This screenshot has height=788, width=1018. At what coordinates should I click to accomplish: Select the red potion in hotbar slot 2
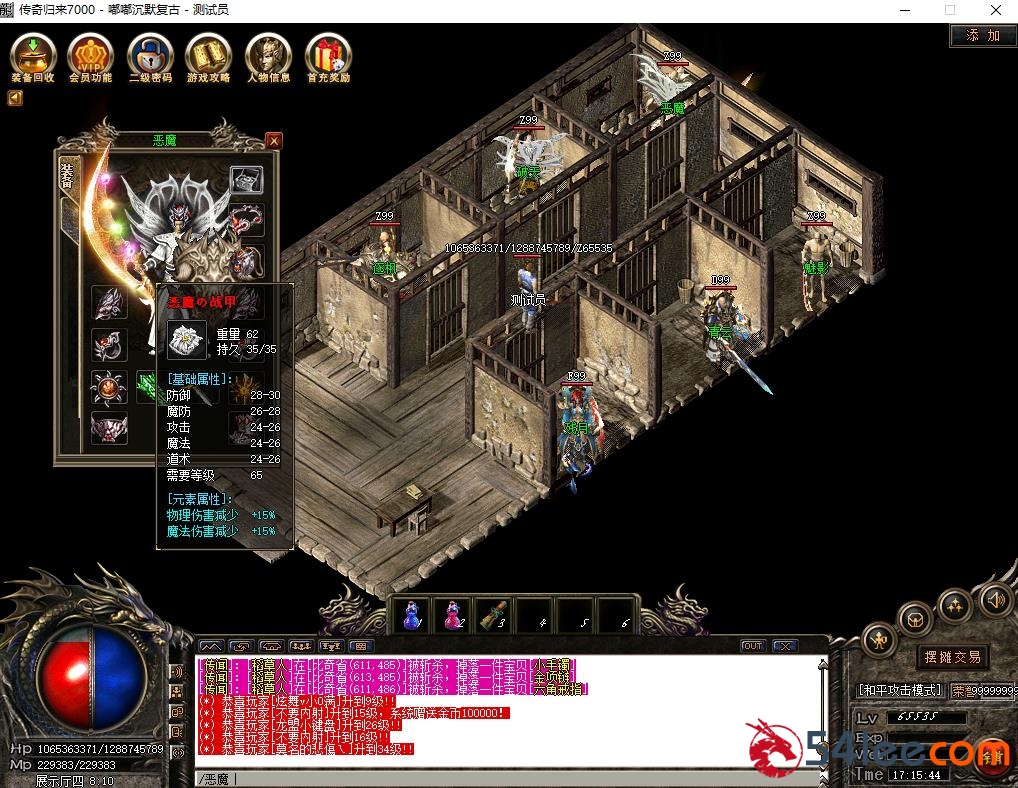(x=451, y=615)
